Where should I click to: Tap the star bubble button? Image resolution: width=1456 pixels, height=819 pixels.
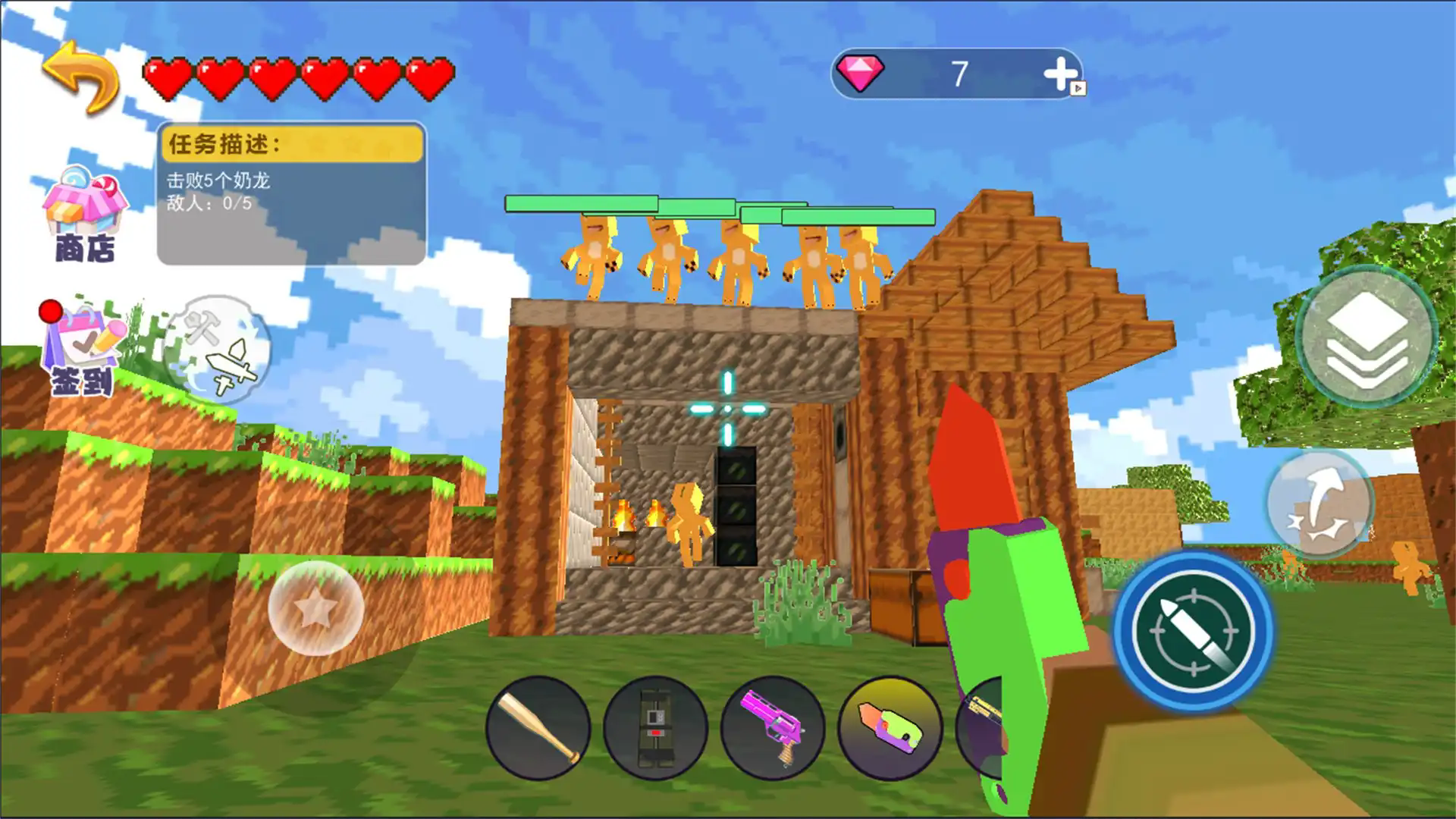(x=315, y=608)
